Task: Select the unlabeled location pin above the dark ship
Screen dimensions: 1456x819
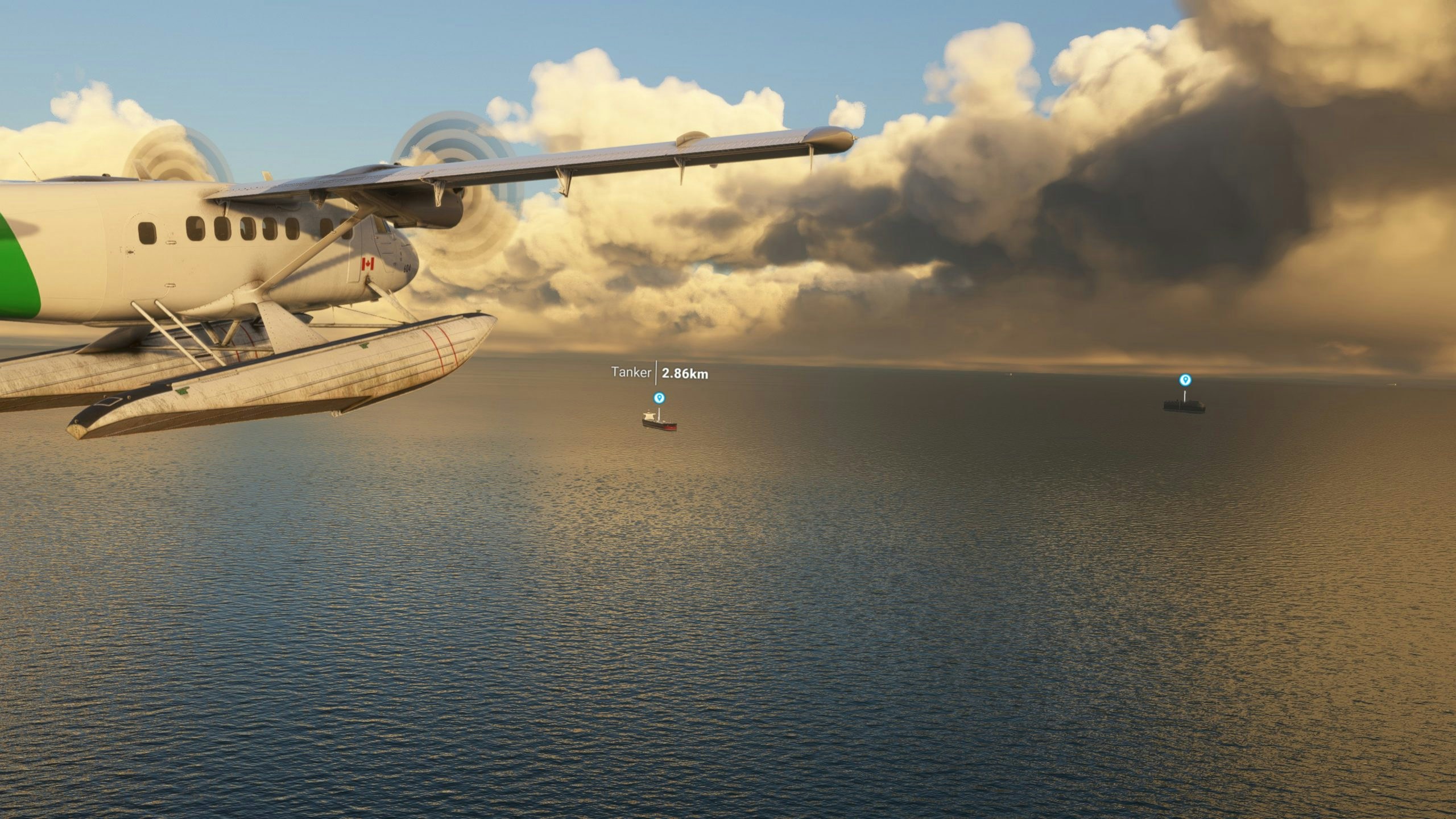Action: (x=1185, y=380)
